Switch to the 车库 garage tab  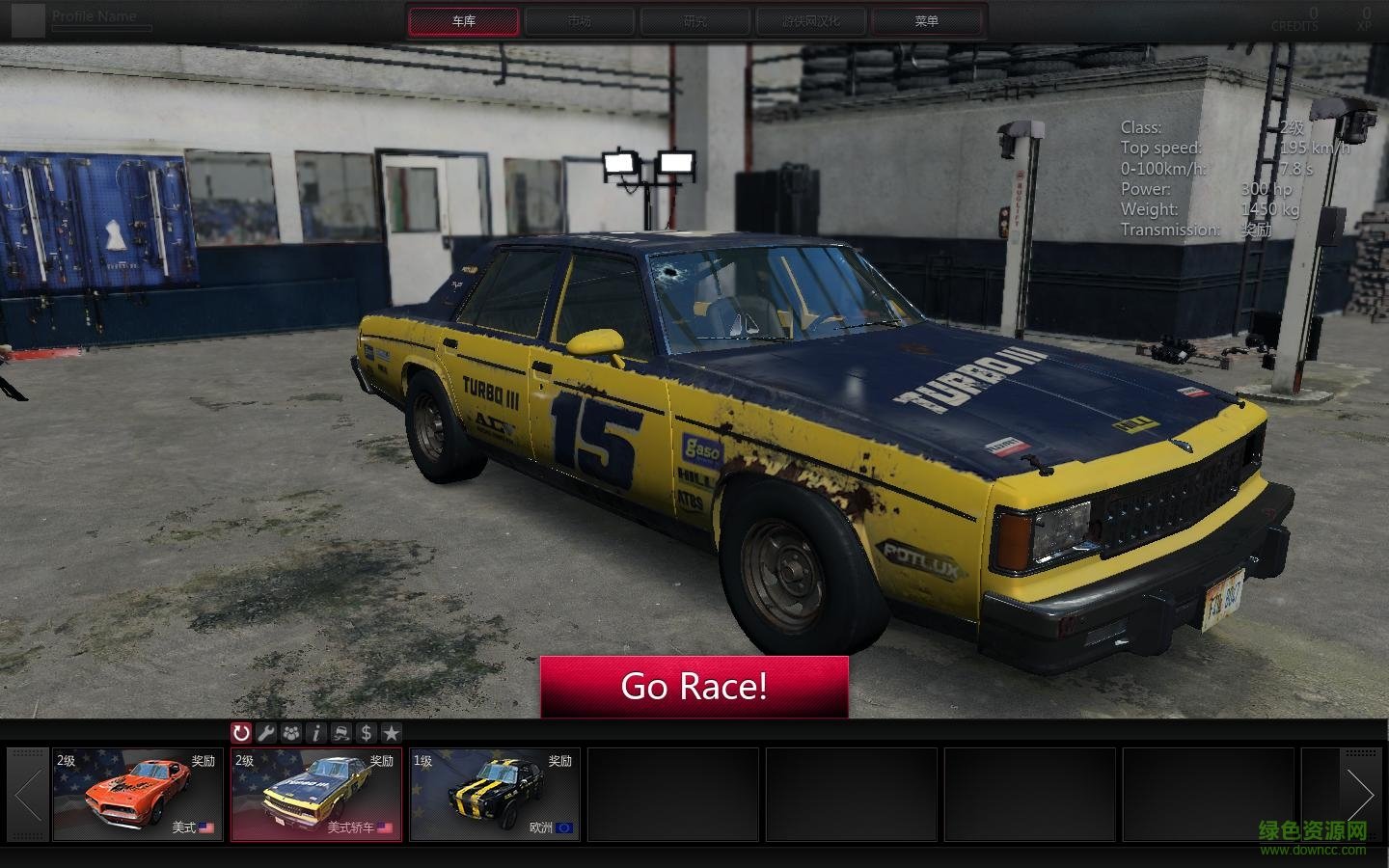(x=464, y=21)
